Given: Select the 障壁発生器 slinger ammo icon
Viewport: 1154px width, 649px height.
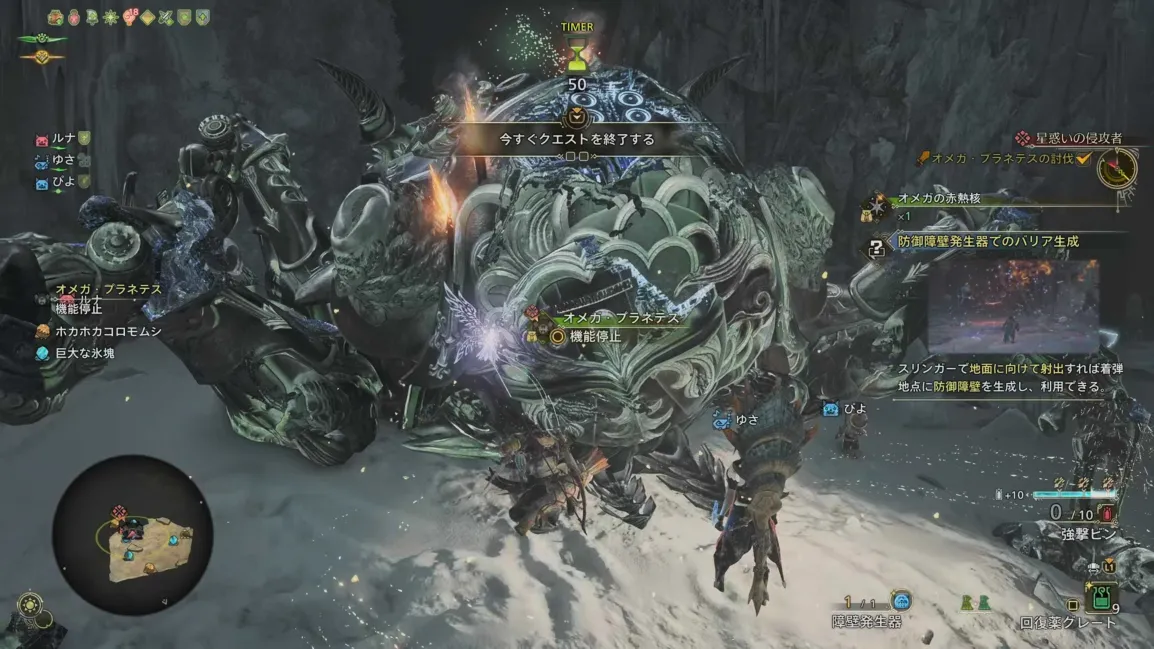Looking at the screenshot, I should click(x=901, y=601).
